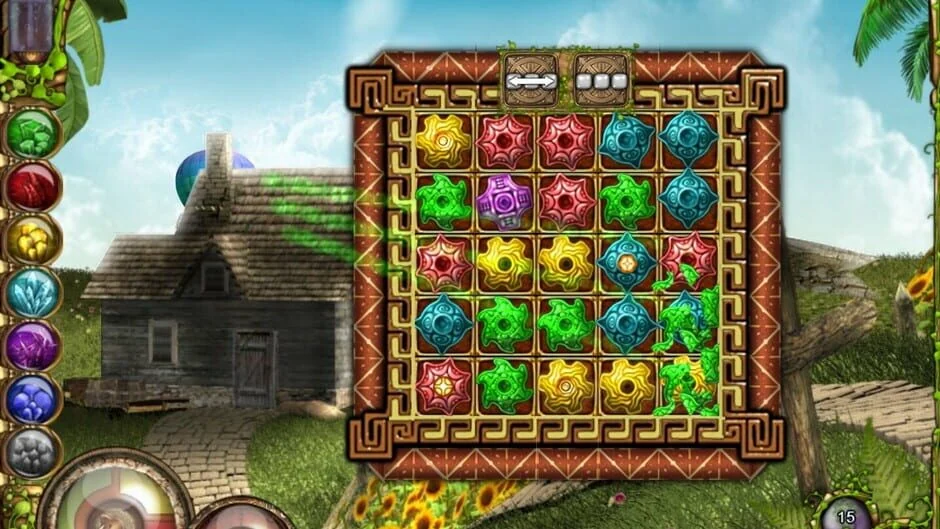The width and height of the screenshot is (940, 529).
Task: Activate the three-squares button above the board
Action: click(x=601, y=79)
